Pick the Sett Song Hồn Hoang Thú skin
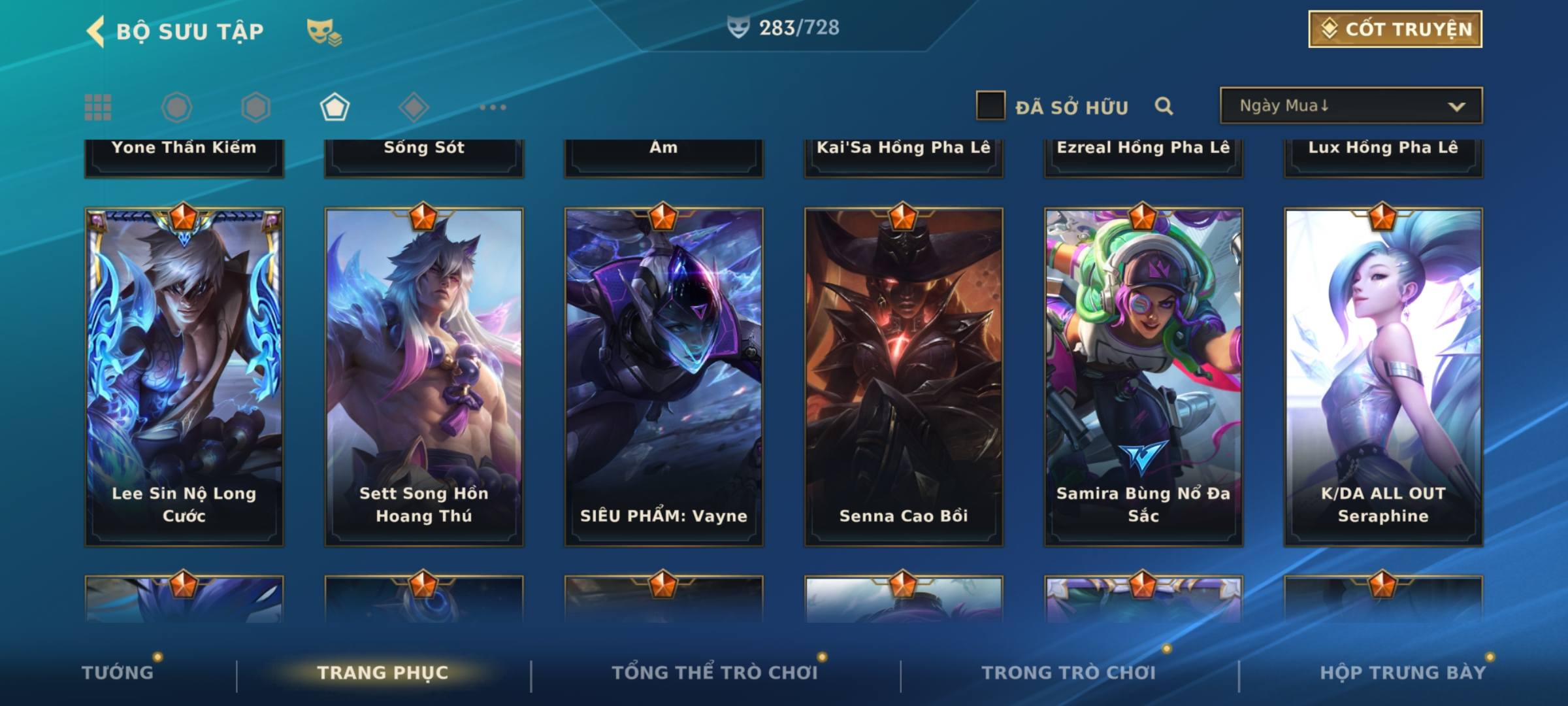The image size is (1568, 706). pos(424,376)
